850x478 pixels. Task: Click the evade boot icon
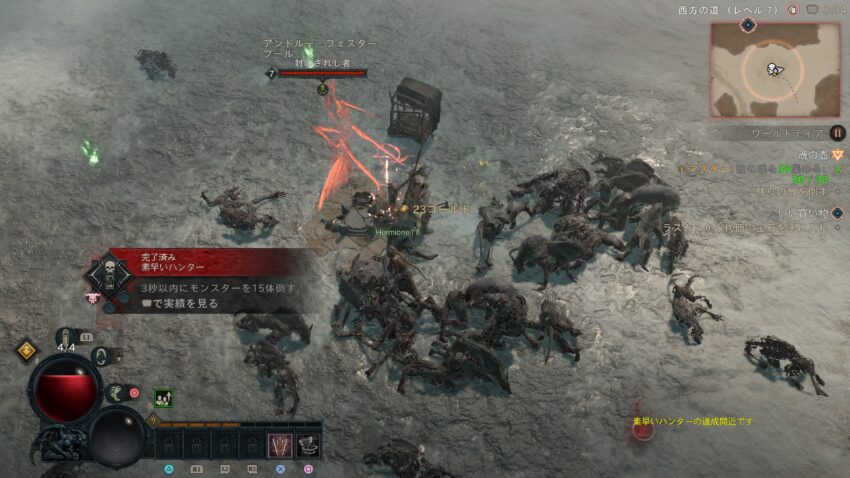tap(117, 394)
